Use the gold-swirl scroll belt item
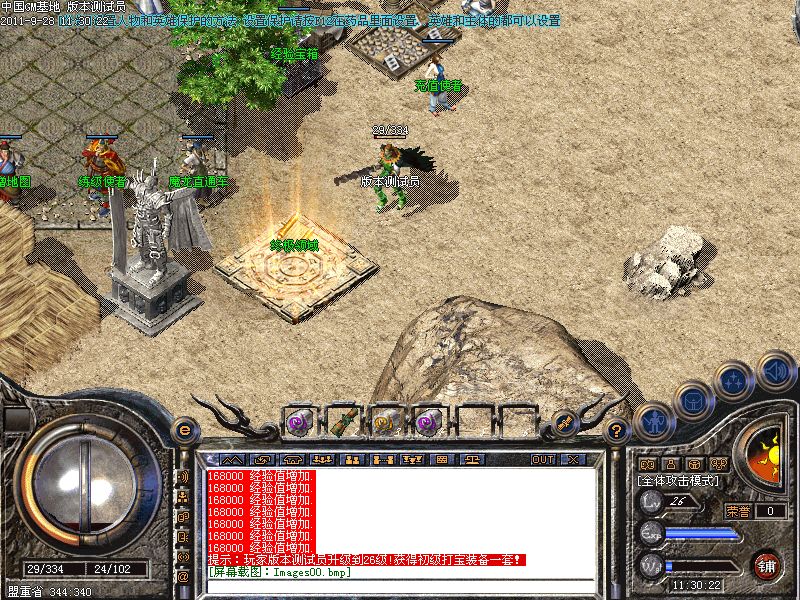The image size is (800, 600). (385, 422)
